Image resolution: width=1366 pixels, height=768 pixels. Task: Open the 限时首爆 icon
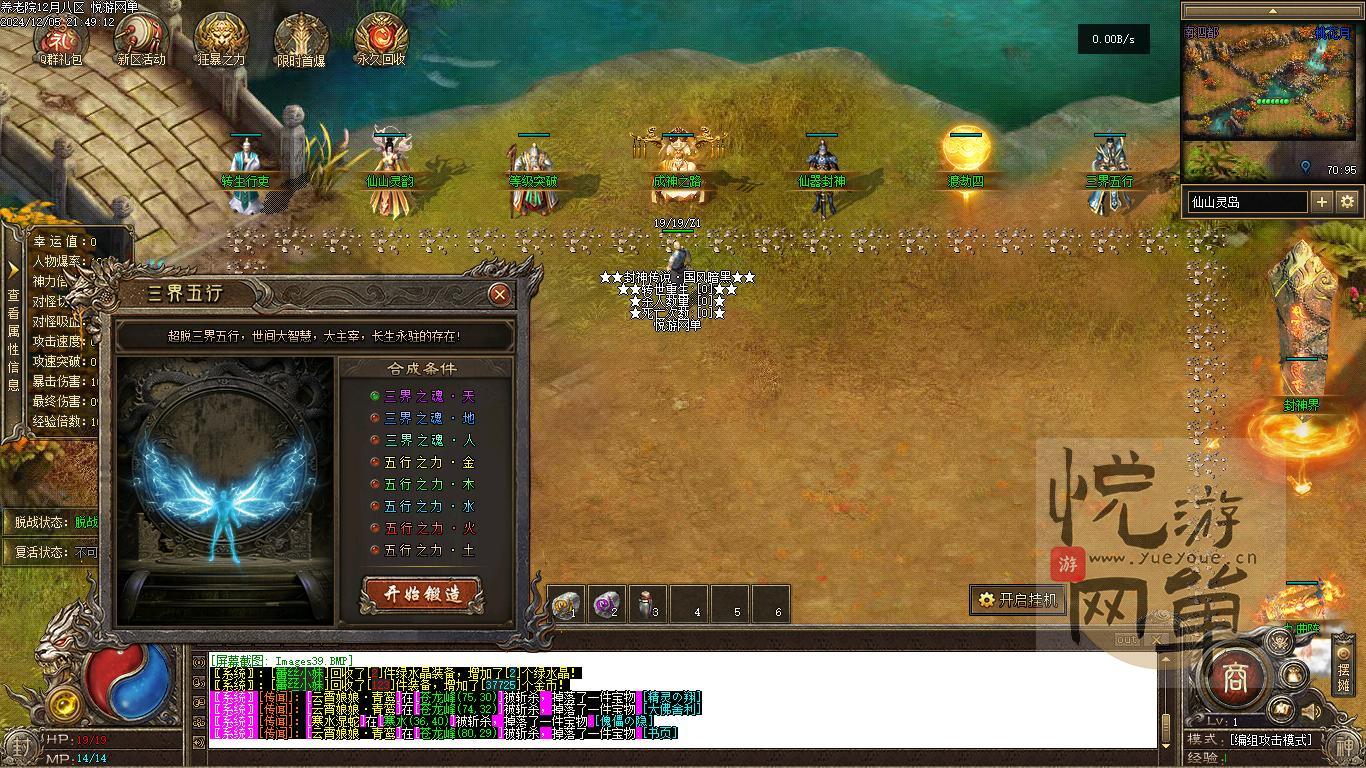[301, 37]
